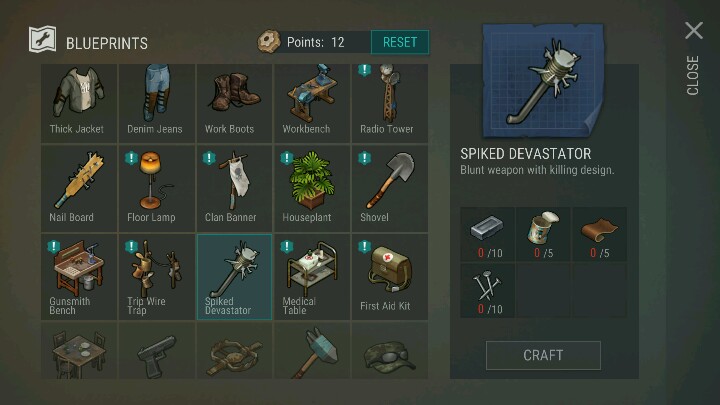Tap the nails ingredient slot
Image resolution: width=720 pixels, height=405 pixels.
pyautogui.click(x=488, y=291)
